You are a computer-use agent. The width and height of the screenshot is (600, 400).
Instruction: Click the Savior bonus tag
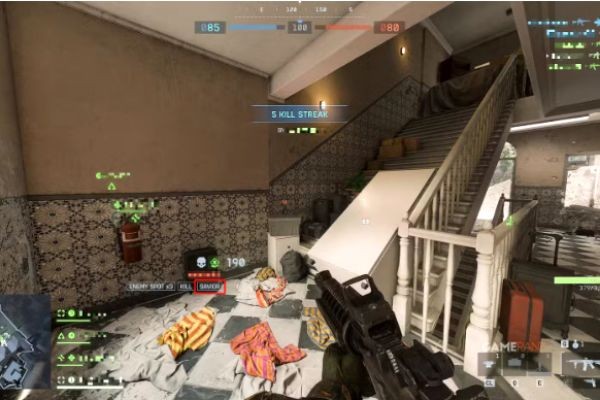point(210,286)
